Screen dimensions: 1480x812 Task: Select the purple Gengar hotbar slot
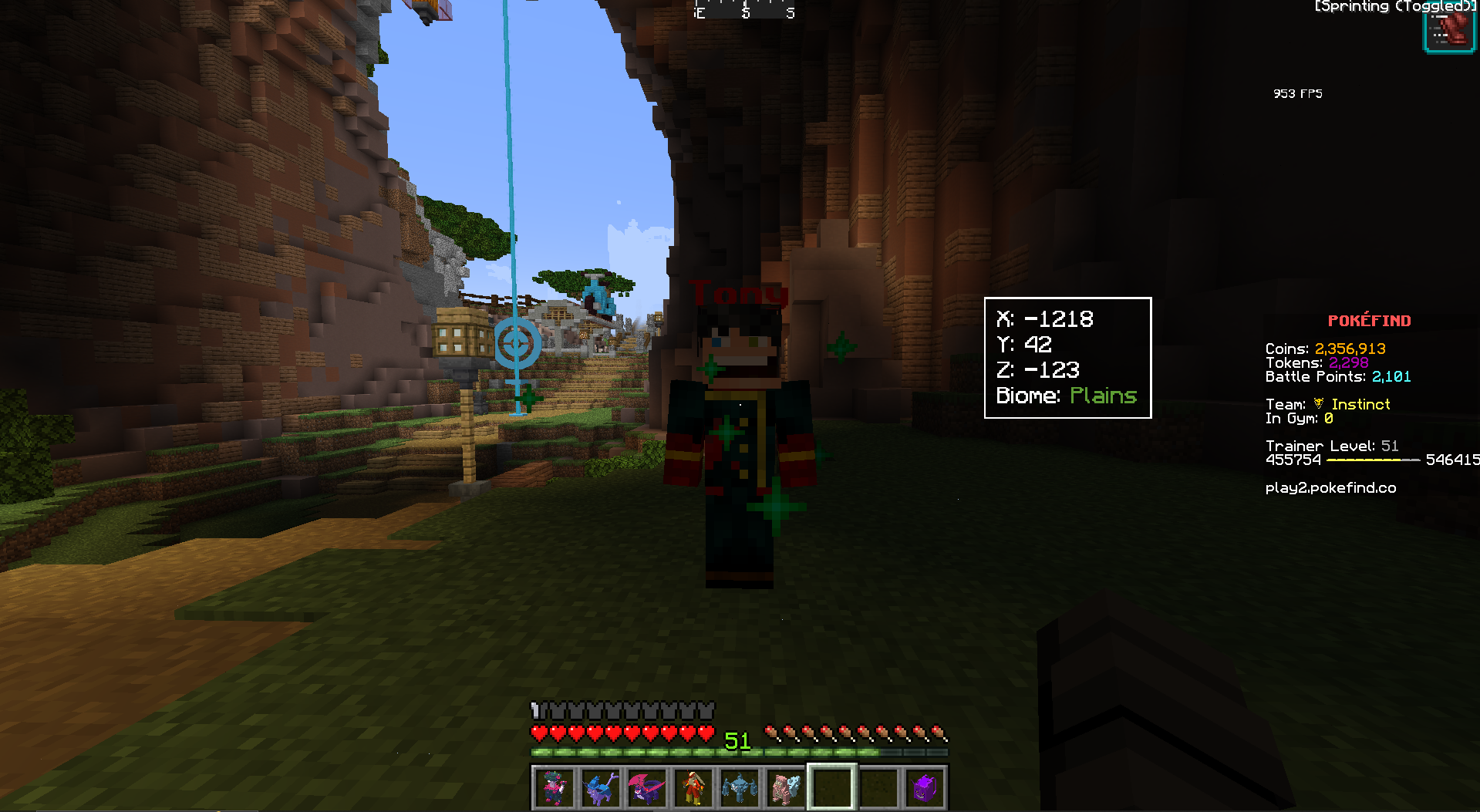pos(924,788)
